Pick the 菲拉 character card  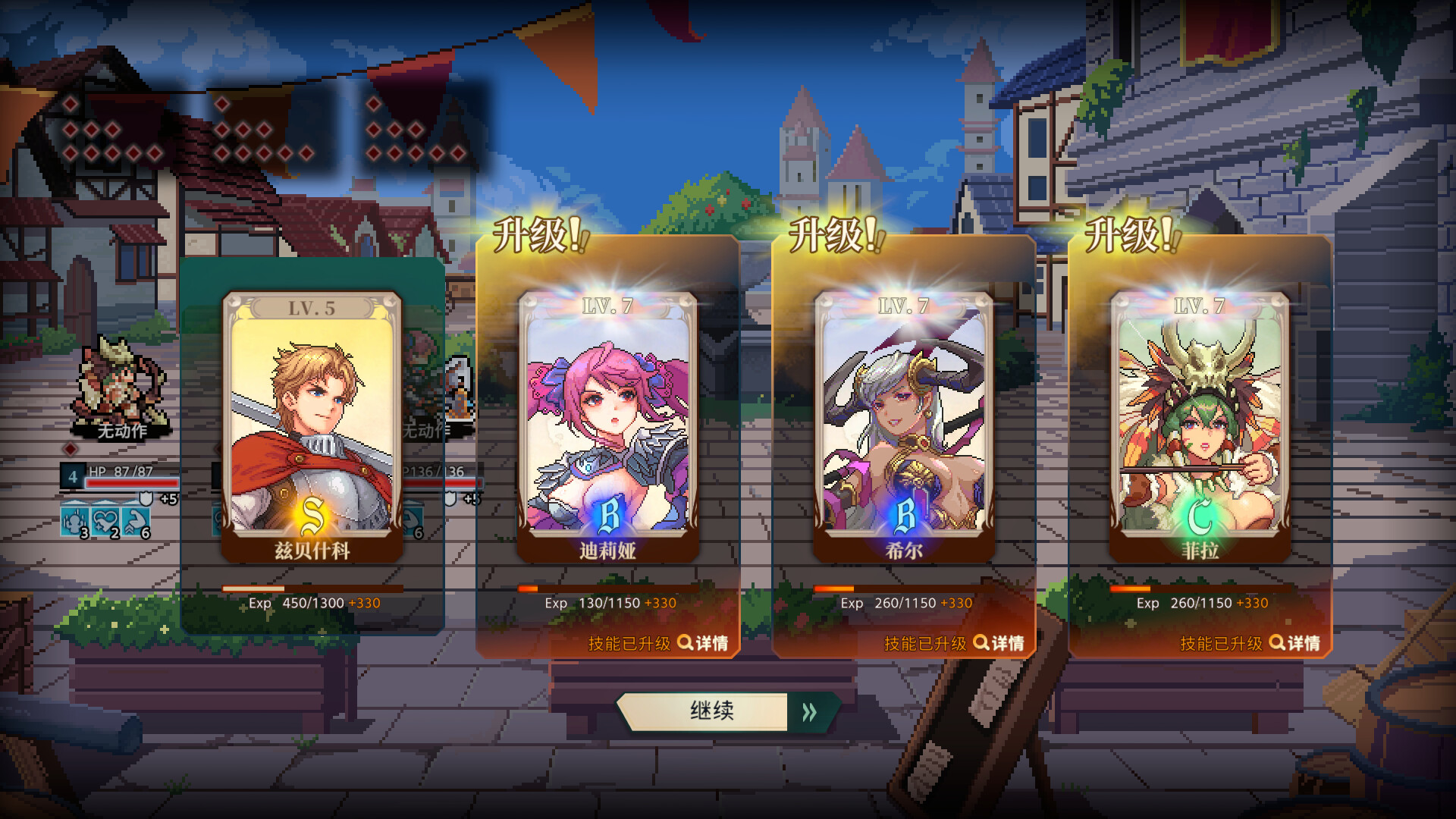[1199, 425]
